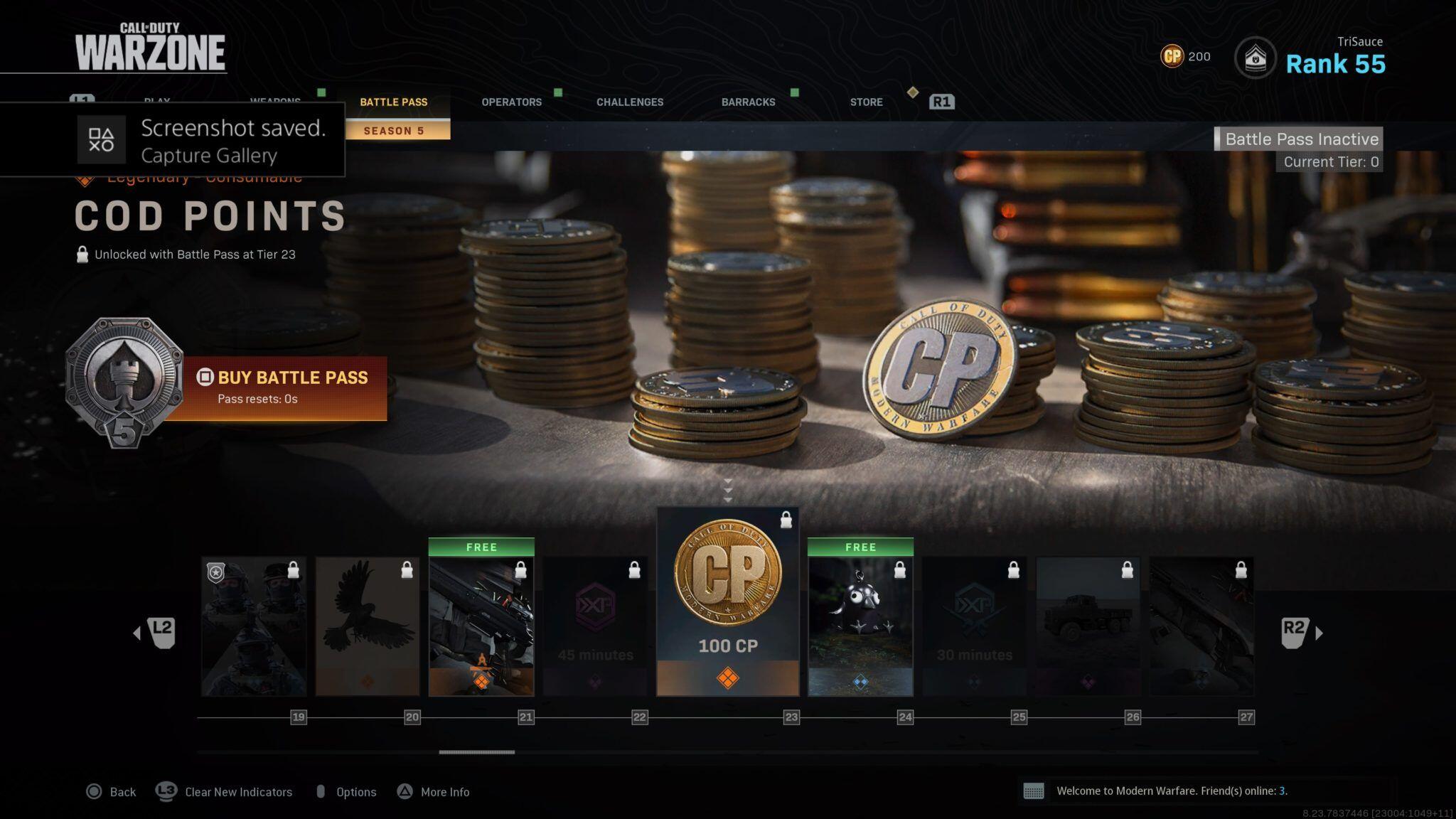The image size is (1456, 819).
Task: Switch to the Operators tab
Action: (511, 102)
